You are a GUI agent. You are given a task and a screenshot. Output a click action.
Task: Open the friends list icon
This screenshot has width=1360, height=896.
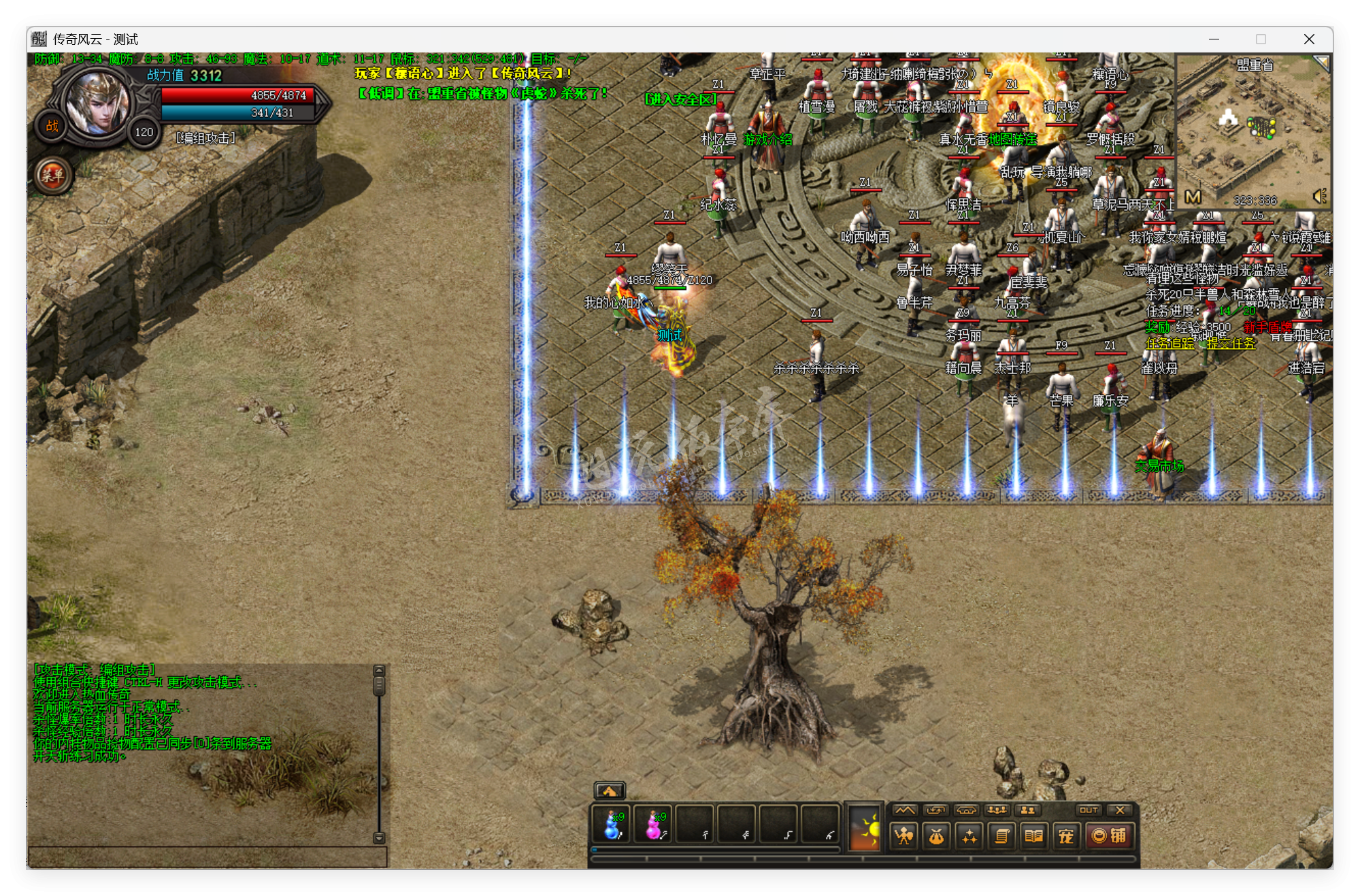click(x=1028, y=810)
